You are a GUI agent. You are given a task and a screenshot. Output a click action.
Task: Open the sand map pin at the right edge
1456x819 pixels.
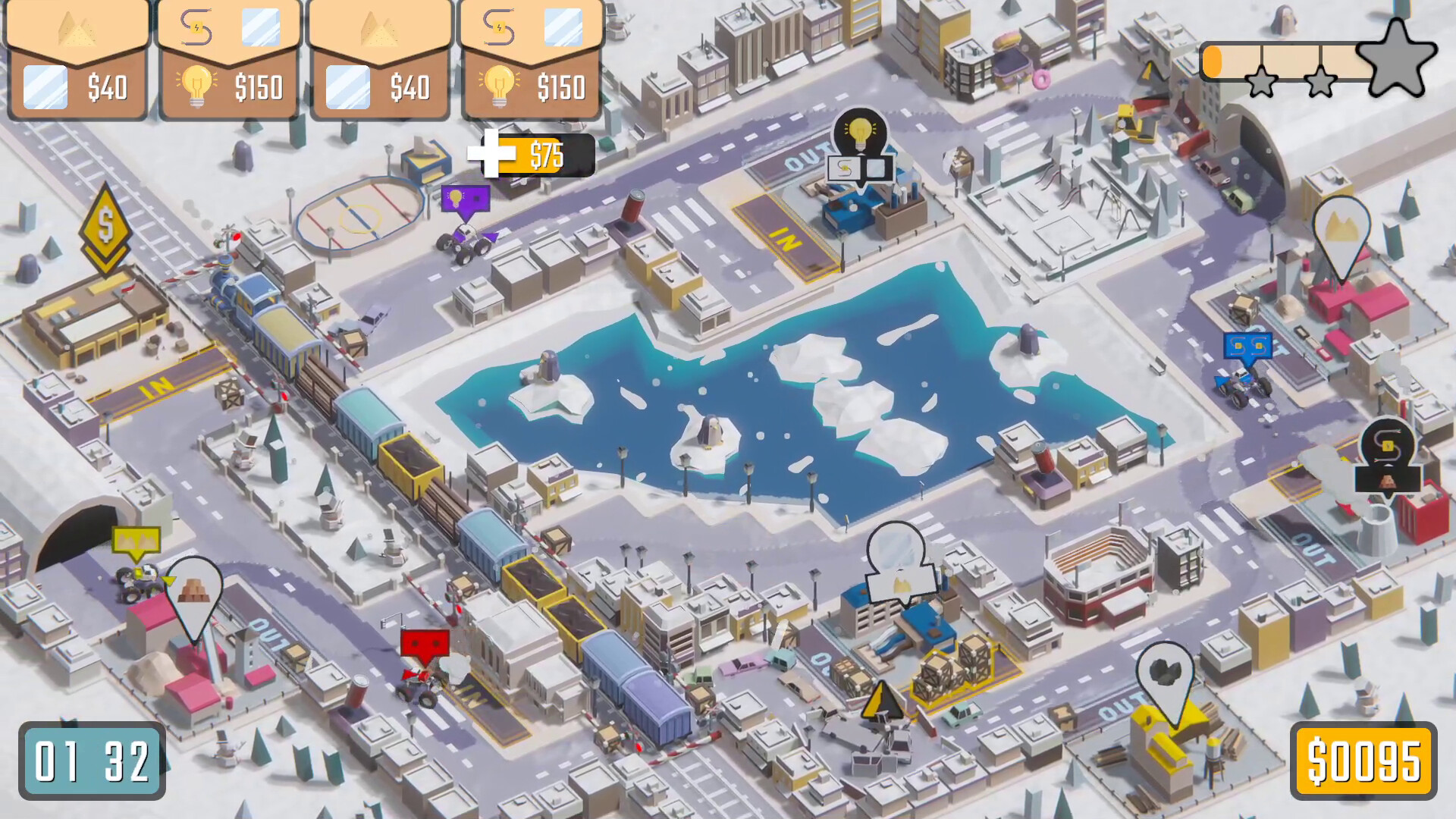coord(1341,227)
